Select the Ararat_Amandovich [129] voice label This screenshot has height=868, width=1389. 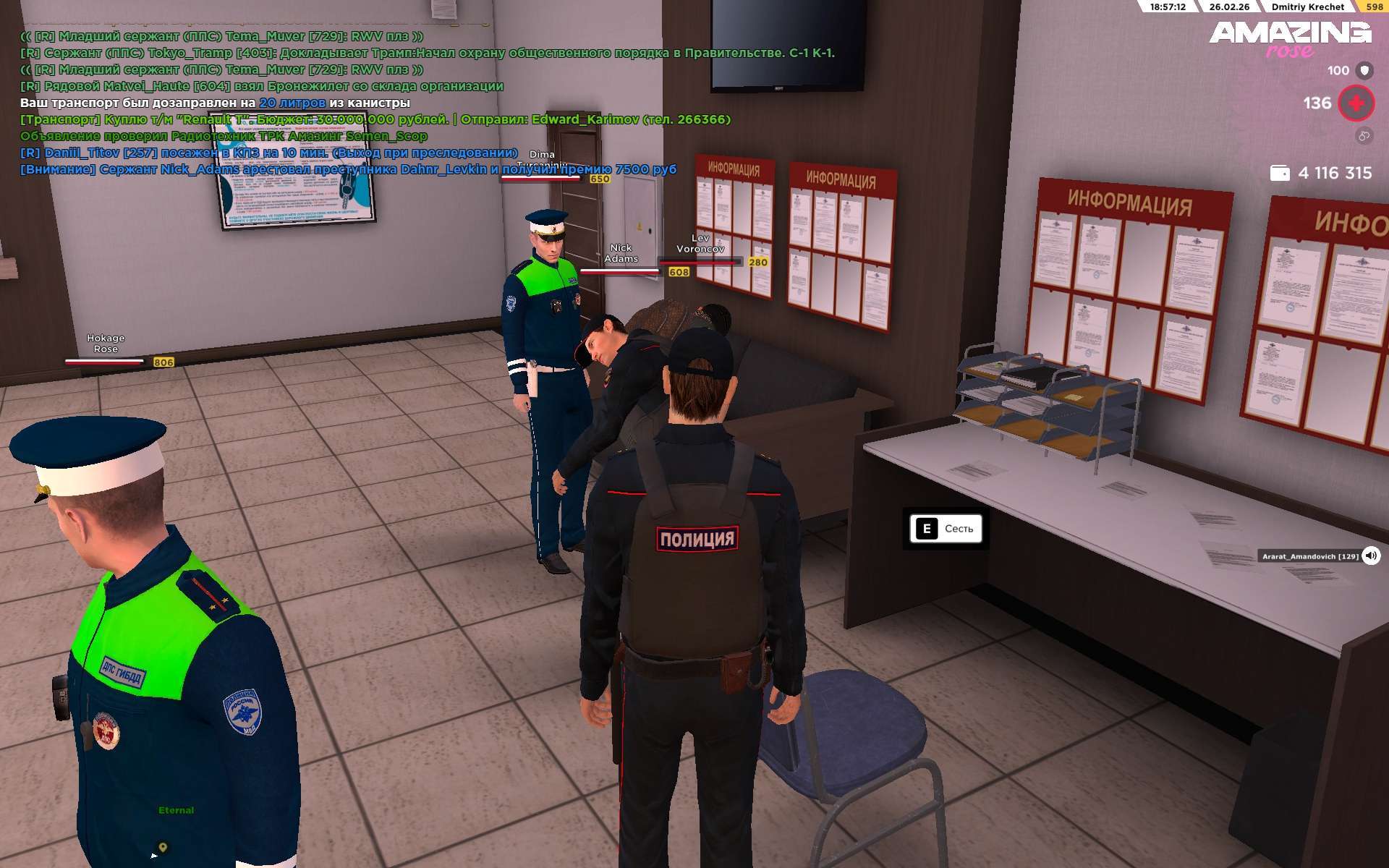1310,556
